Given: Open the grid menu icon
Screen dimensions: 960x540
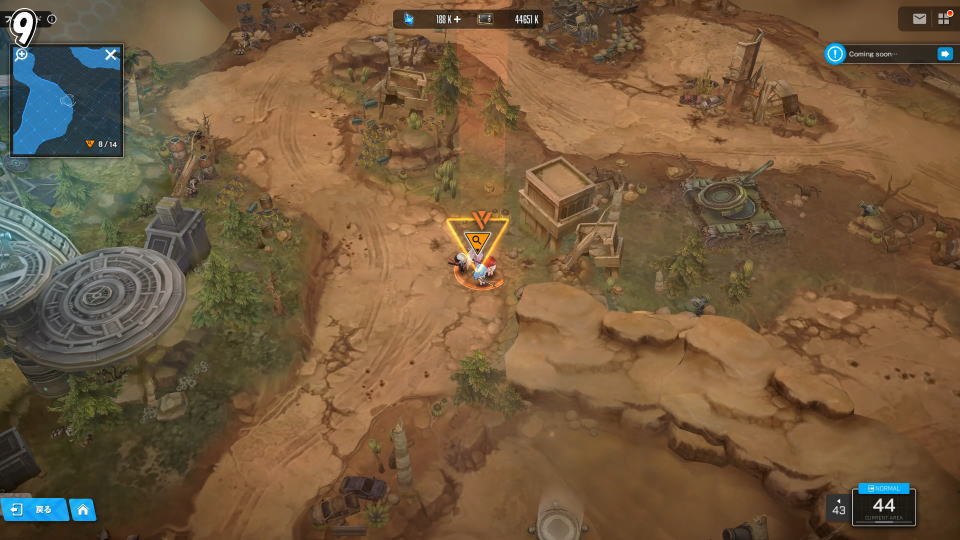Looking at the screenshot, I should coord(944,18).
